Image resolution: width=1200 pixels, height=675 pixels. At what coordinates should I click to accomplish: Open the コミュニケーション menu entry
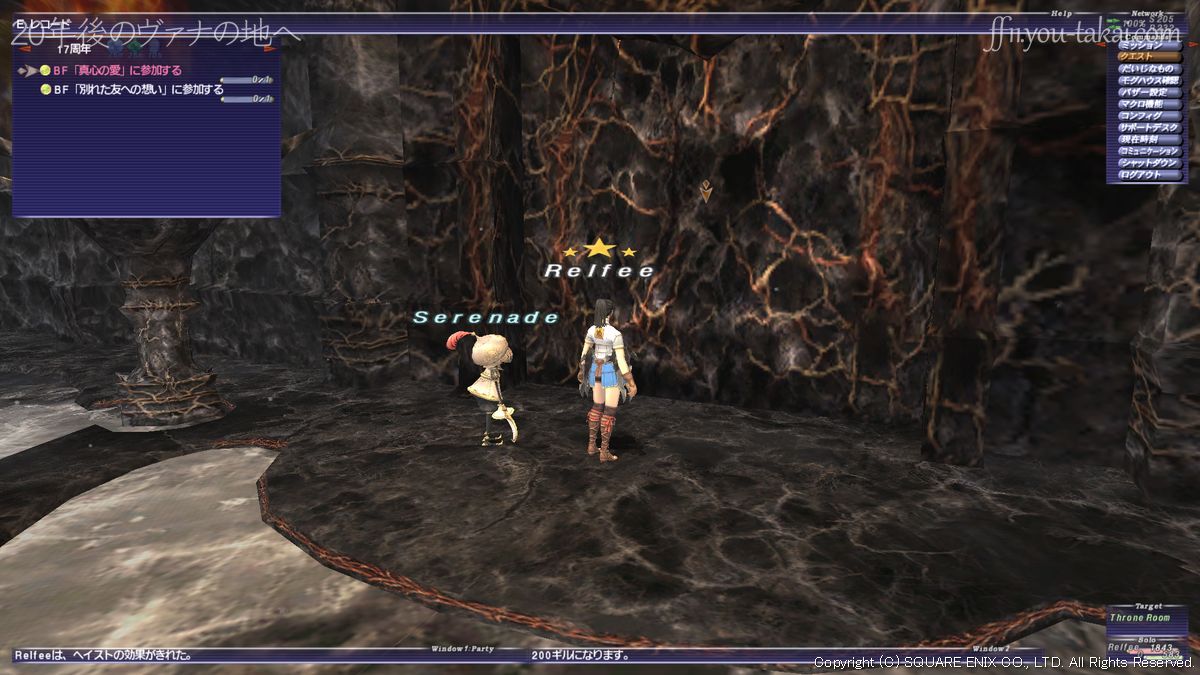(x=1146, y=151)
